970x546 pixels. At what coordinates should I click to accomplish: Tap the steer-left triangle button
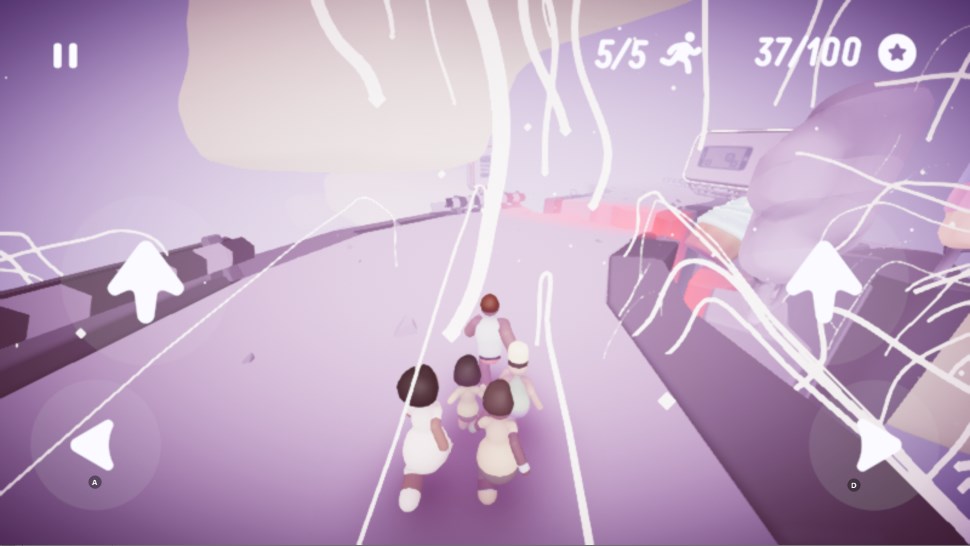point(96,444)
